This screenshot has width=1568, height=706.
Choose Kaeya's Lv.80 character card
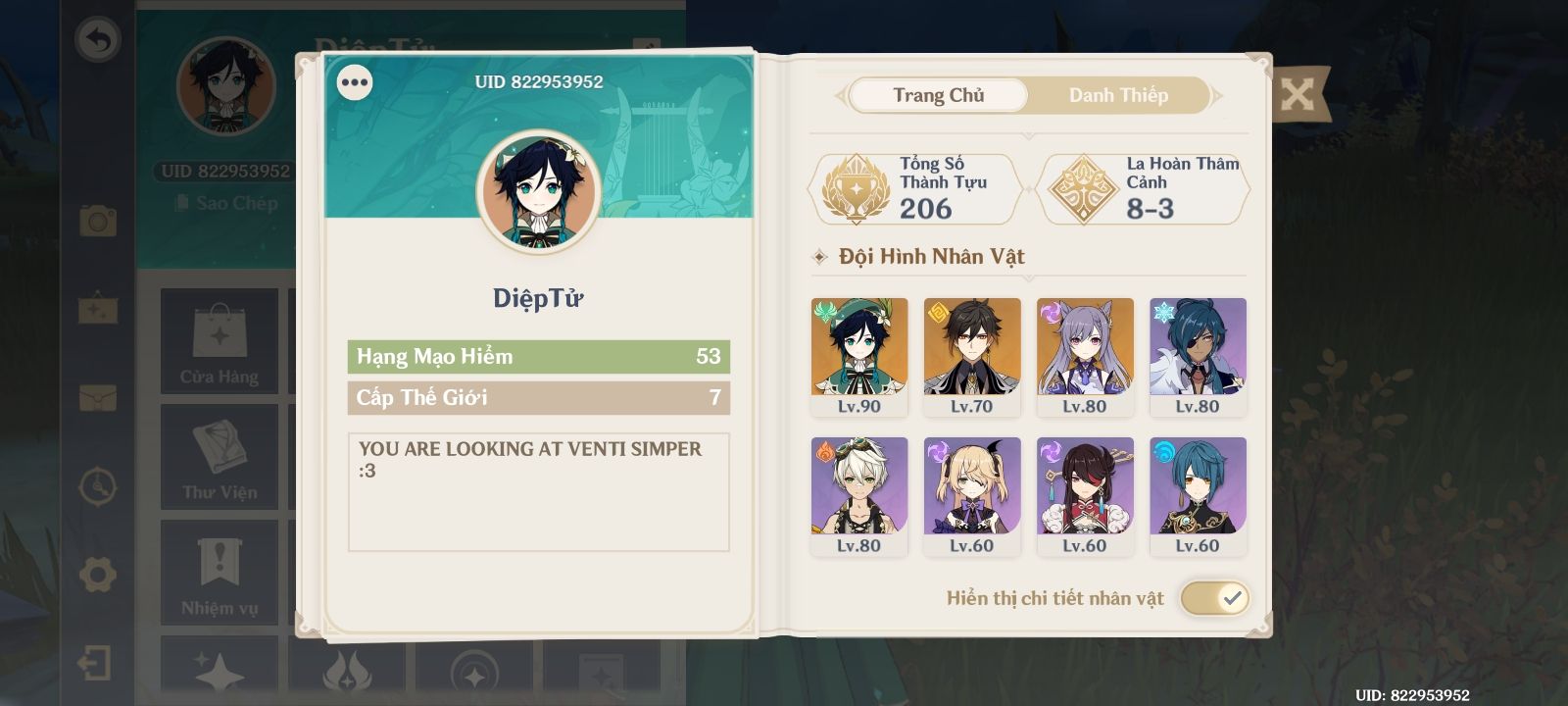tap(1198, 357)
